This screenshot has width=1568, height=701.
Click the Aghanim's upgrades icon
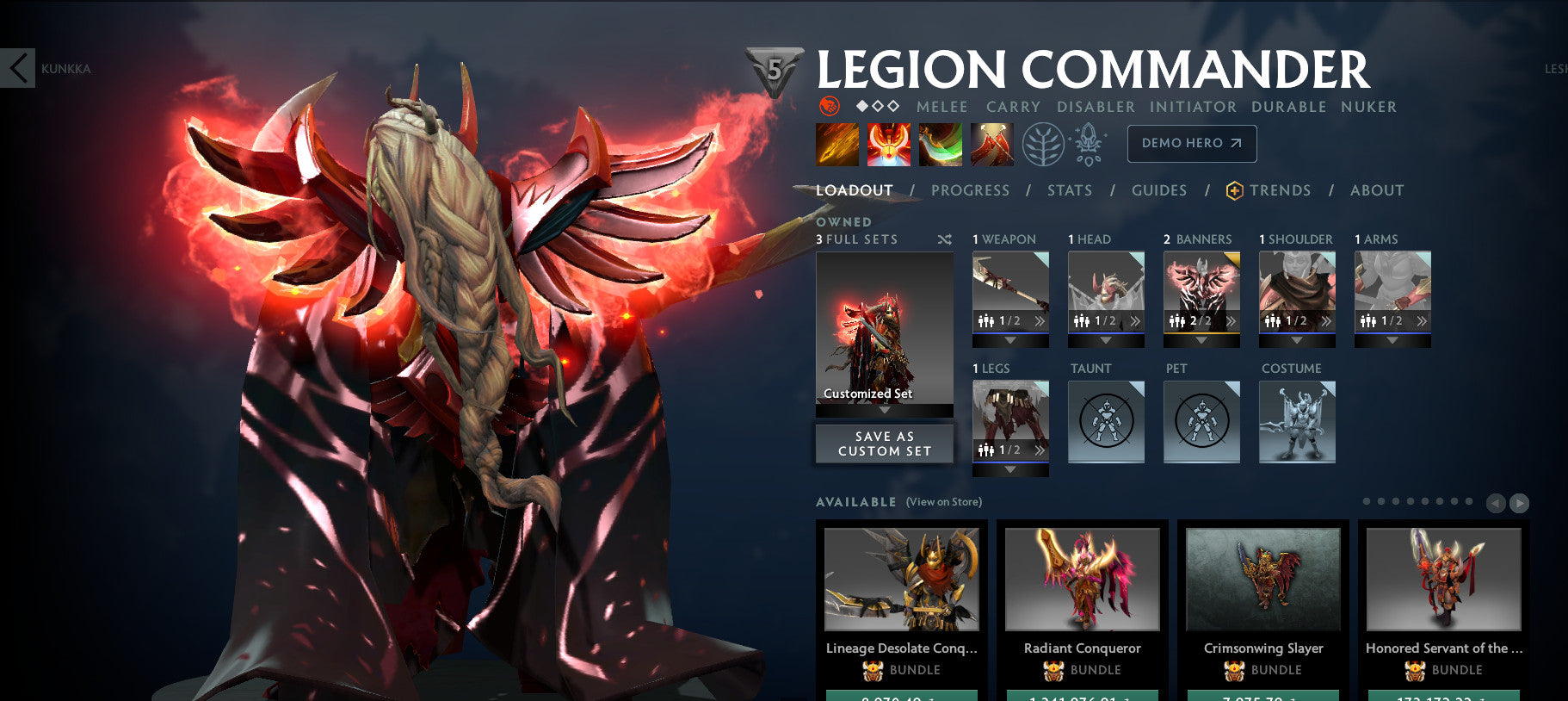tap(1086, 144)
